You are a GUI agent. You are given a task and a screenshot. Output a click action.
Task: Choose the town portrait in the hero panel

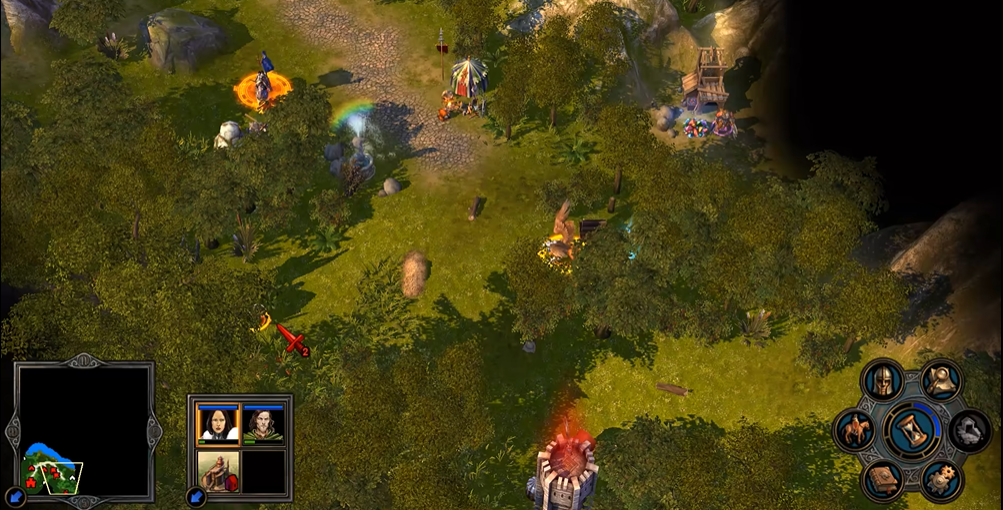coord(218,471)
